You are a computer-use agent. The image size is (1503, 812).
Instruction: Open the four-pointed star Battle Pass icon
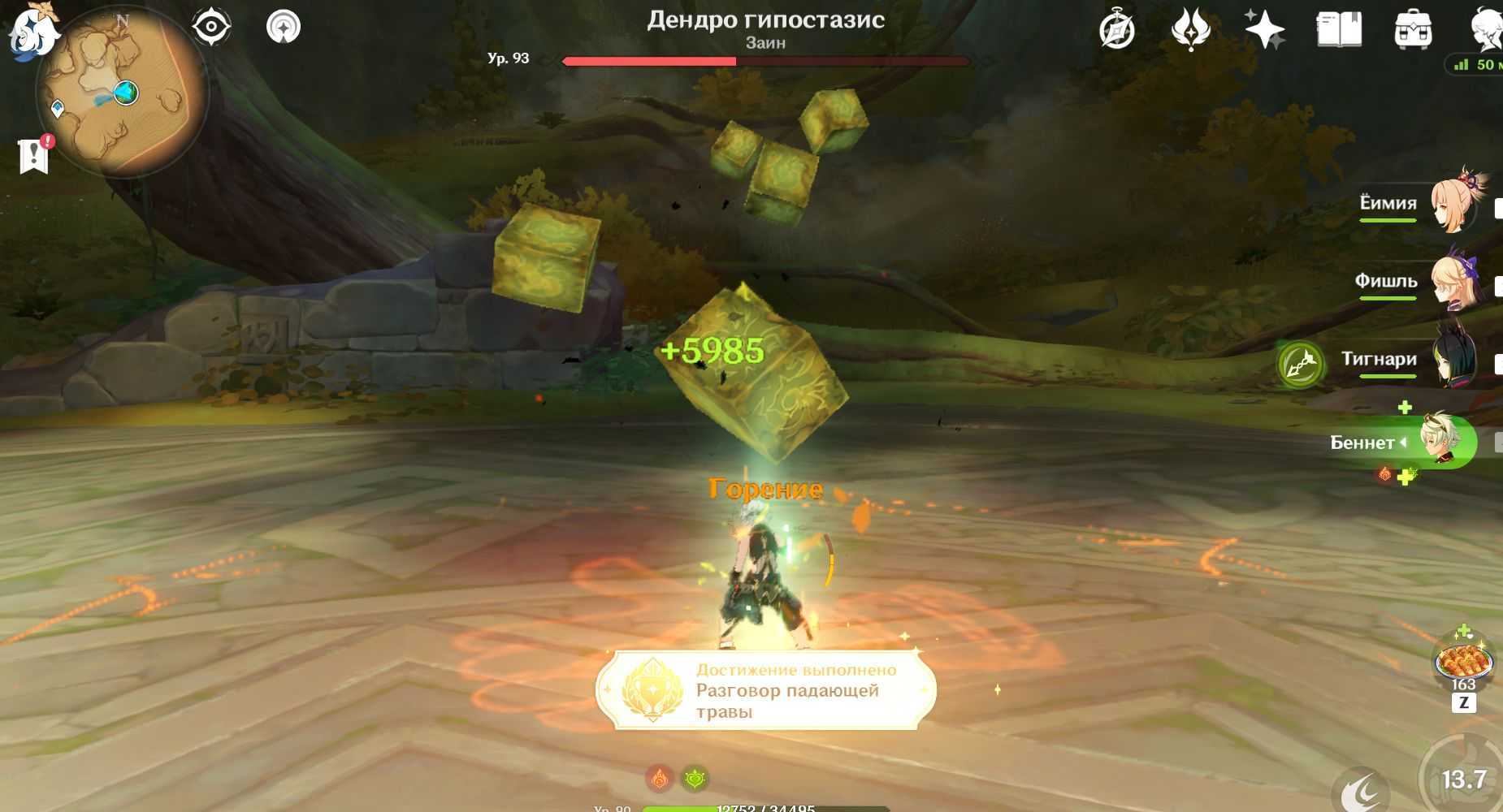[1264, 31]
